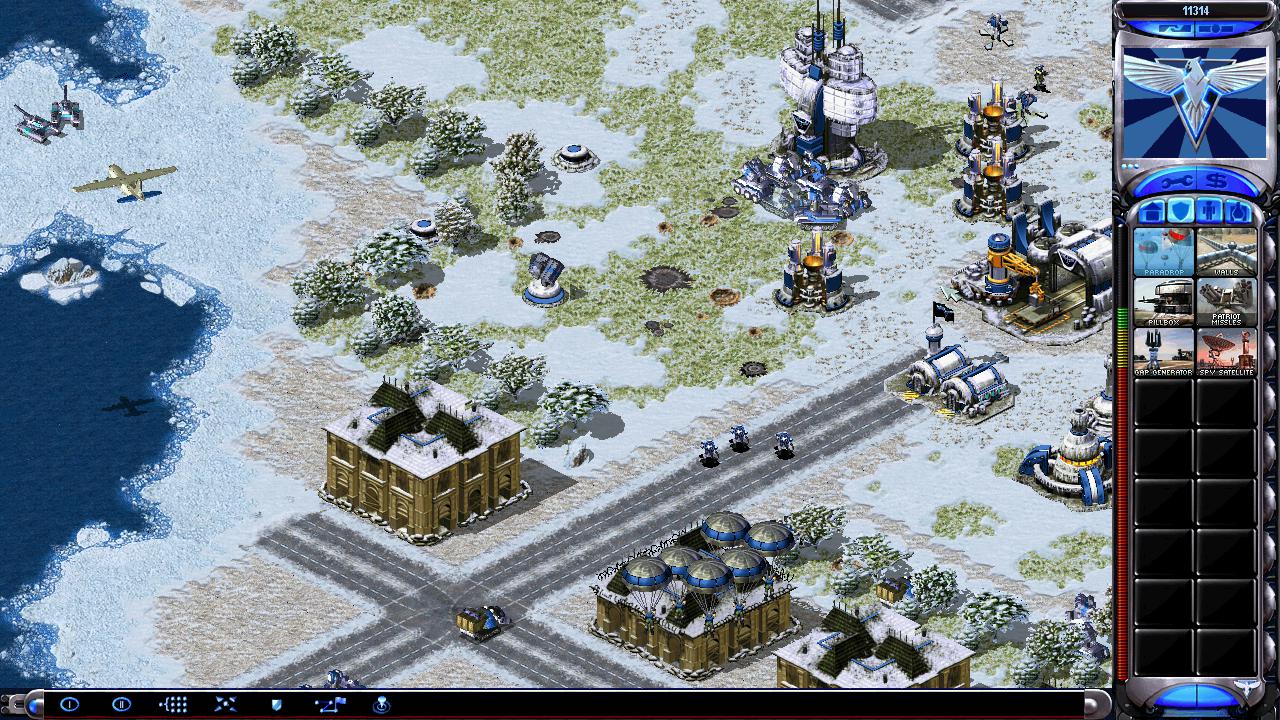Build a Pillbox defense
Image resolution: width=1280 pixels, height=720 pixels.
pos(1164,301)
